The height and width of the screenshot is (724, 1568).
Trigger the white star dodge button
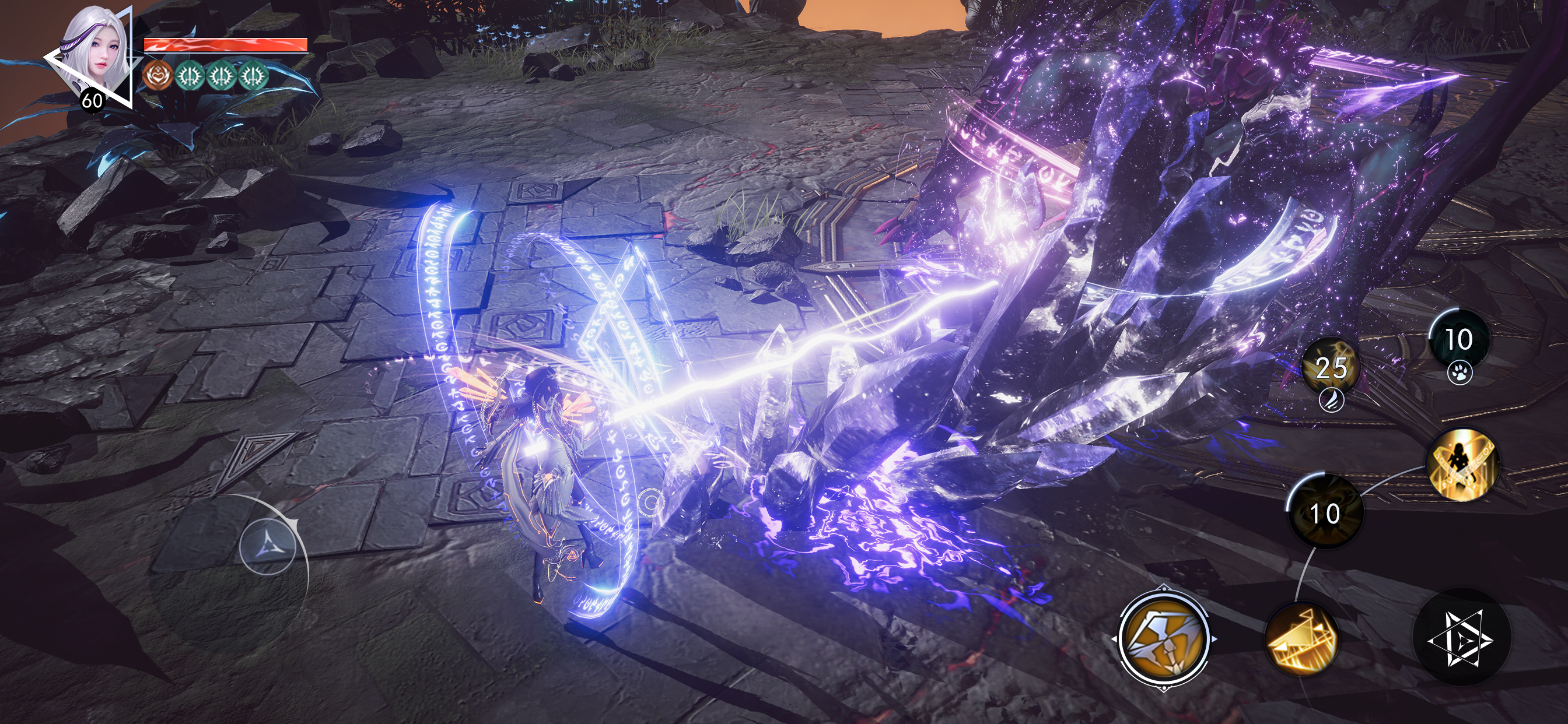pos(1461,638)
